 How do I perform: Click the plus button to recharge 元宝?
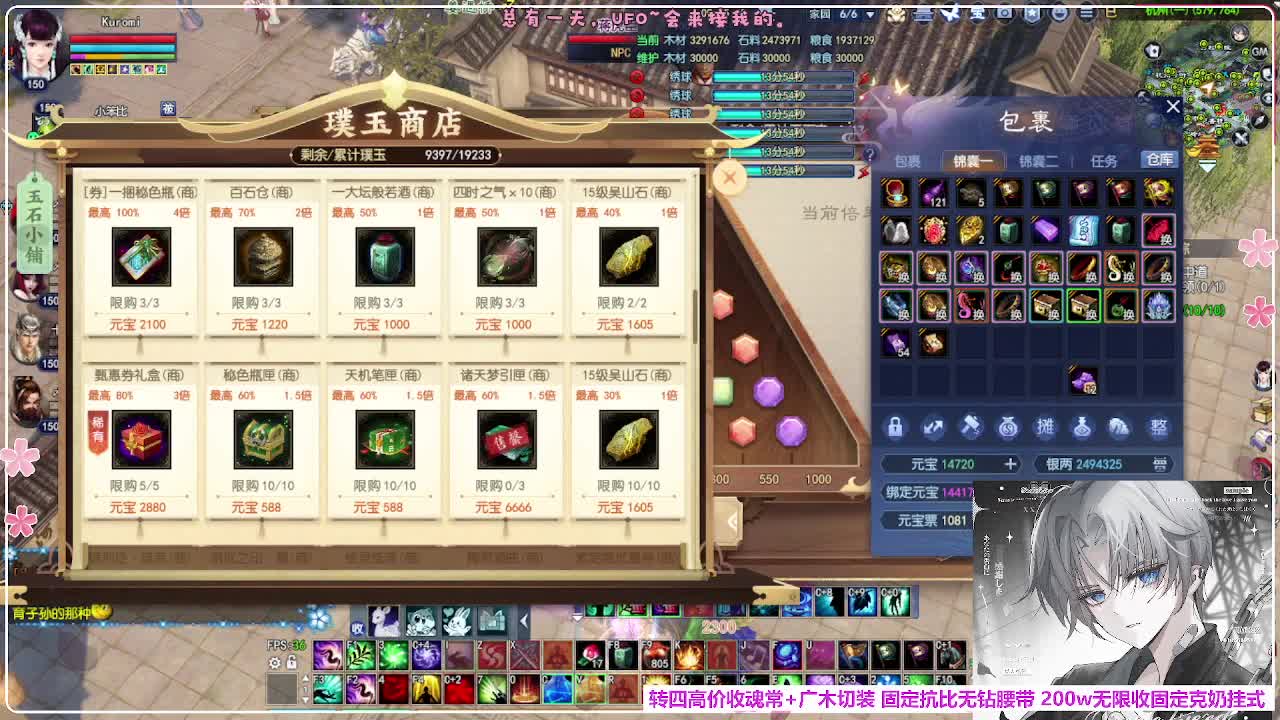pyautogui.click(x=1008, y=464)
